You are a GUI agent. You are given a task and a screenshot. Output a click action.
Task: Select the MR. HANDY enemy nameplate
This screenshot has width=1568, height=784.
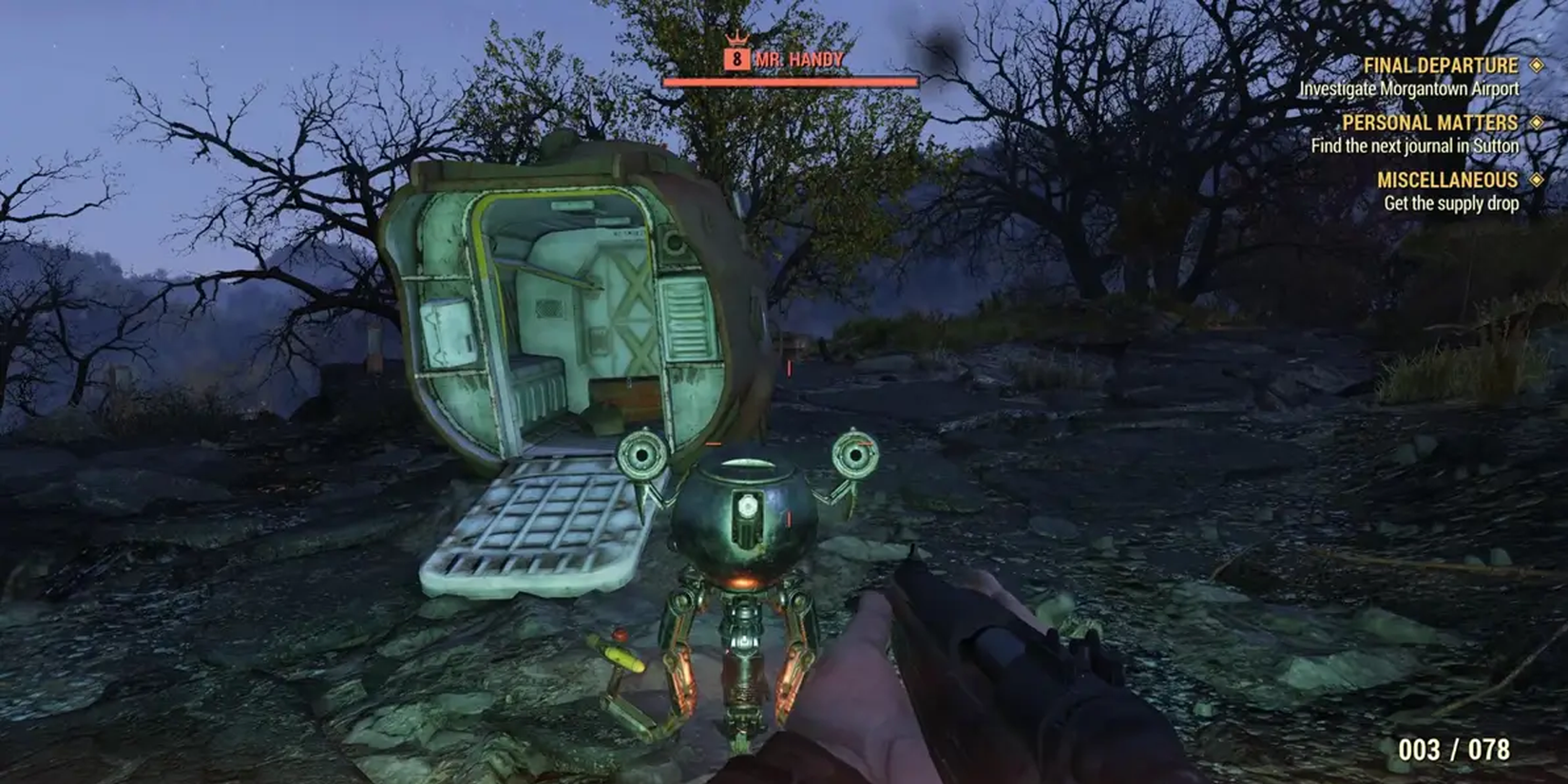coord(798,59)
